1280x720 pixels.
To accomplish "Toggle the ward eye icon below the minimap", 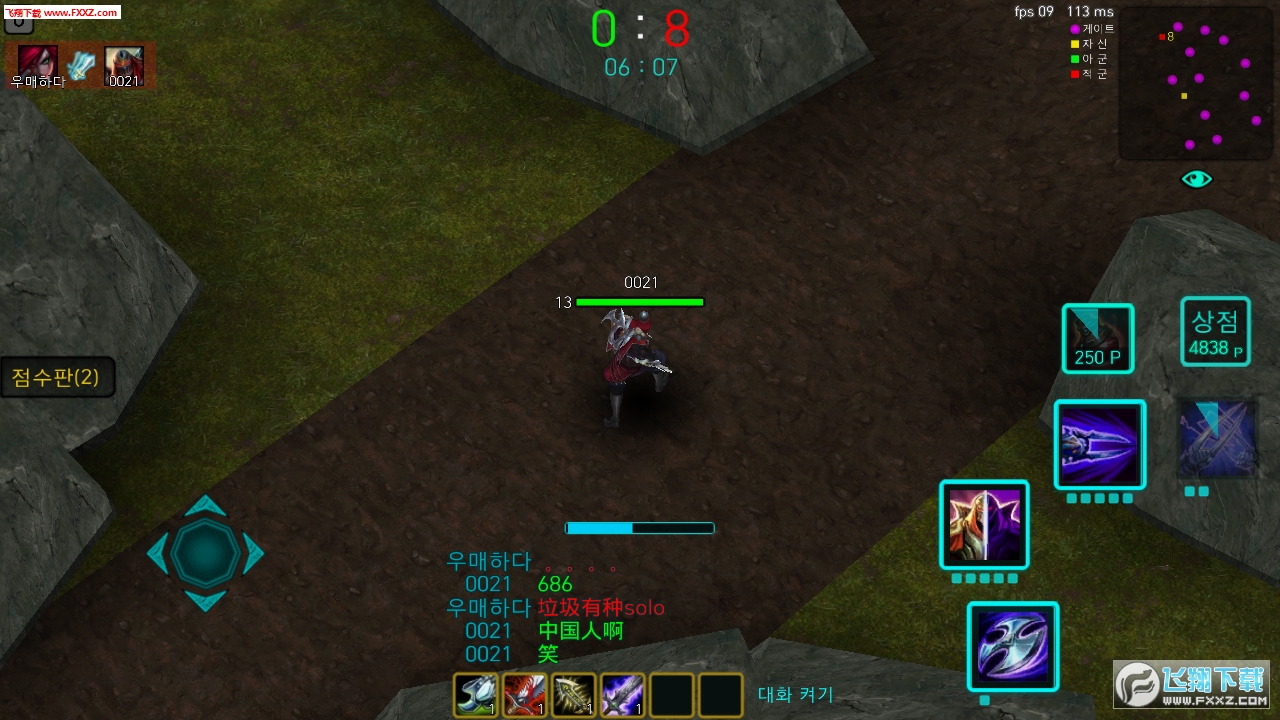I will [1196, 178].
